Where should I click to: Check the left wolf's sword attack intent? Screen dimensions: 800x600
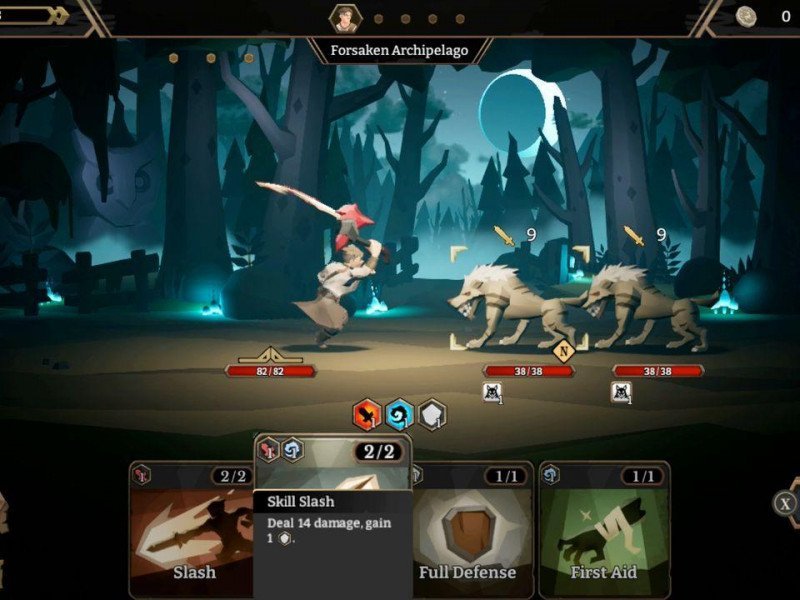point(504,236)
